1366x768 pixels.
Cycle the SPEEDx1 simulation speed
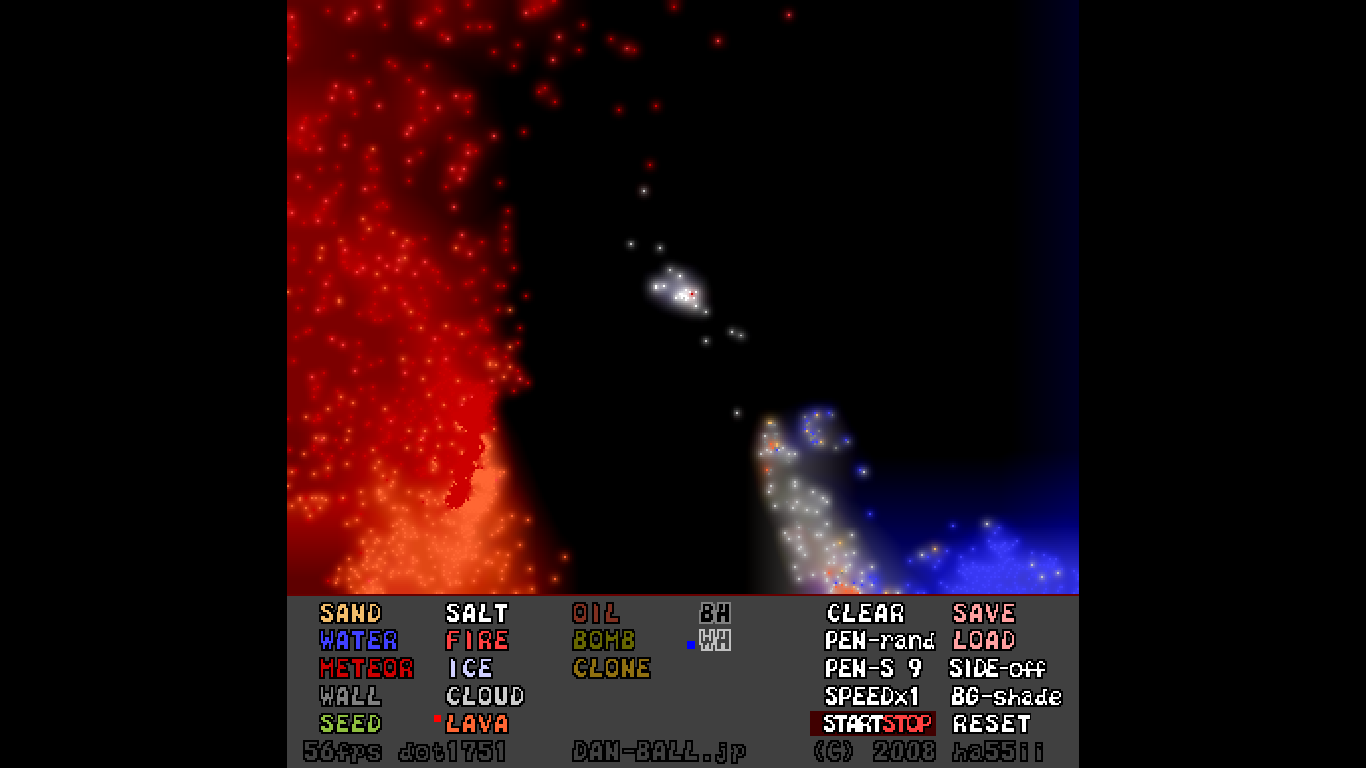click(x=870, y=696)
